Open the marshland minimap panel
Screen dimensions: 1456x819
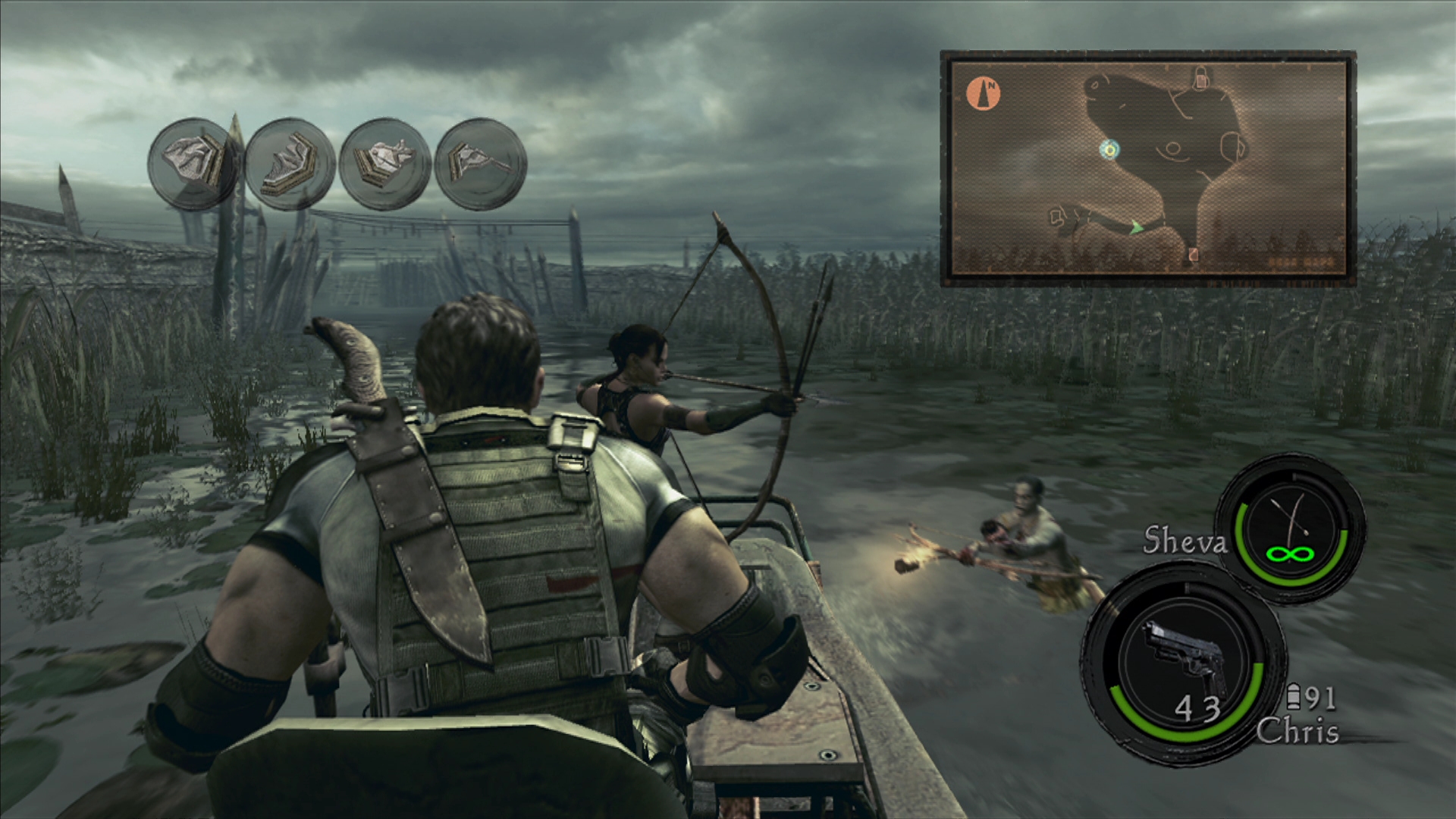tap(1147, 168)
